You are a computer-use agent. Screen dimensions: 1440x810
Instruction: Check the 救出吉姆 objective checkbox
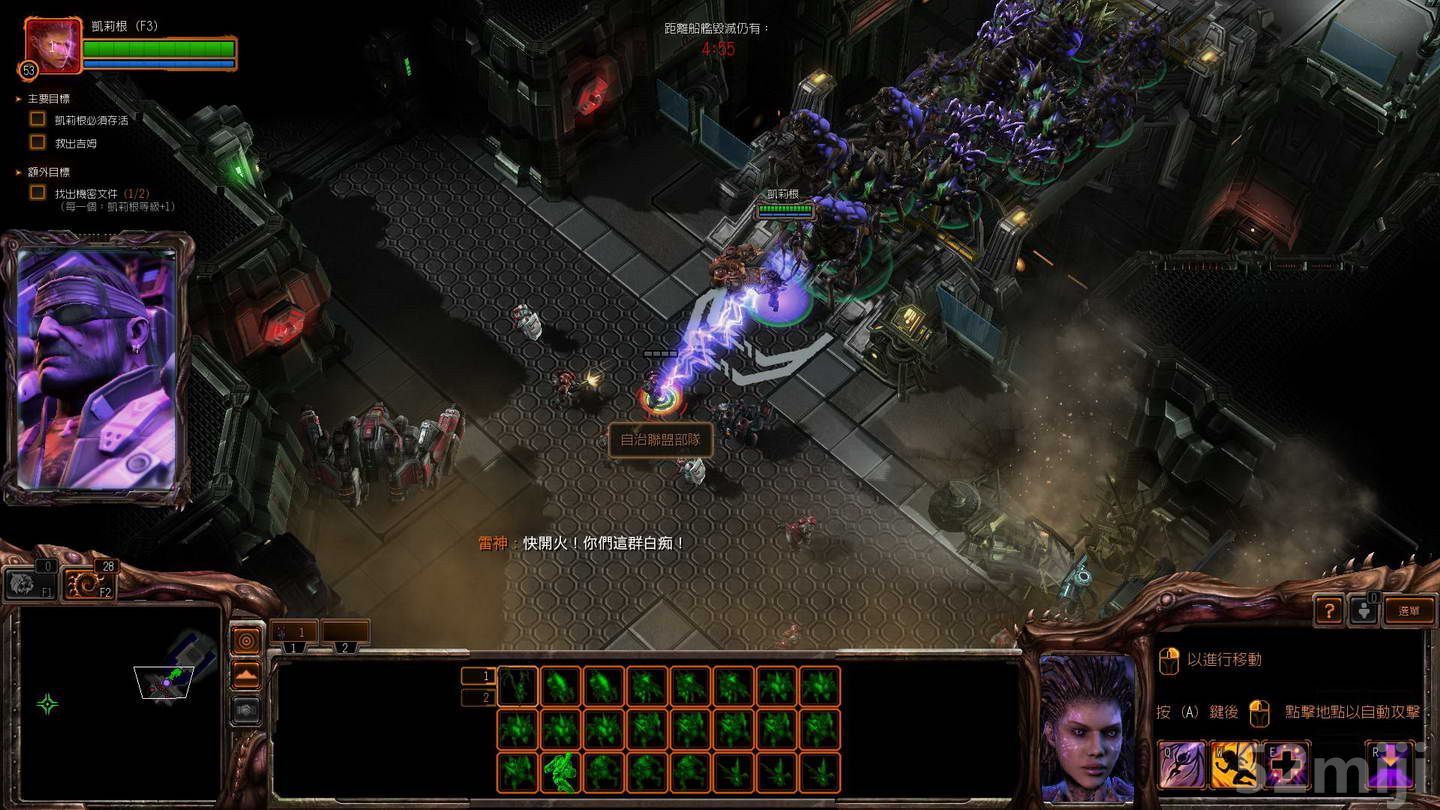36,142
